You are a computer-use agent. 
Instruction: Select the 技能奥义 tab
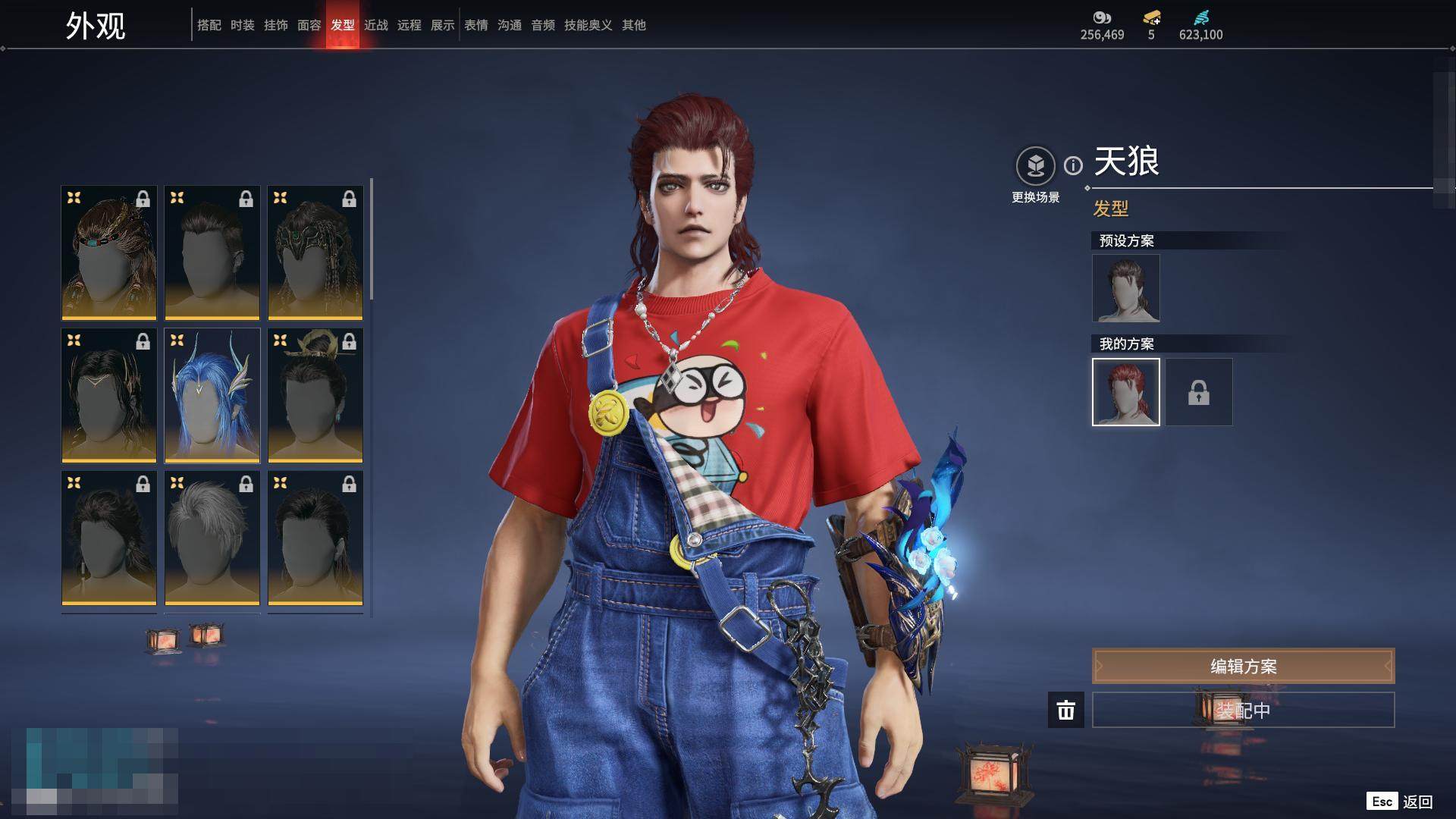click(588, 25)
